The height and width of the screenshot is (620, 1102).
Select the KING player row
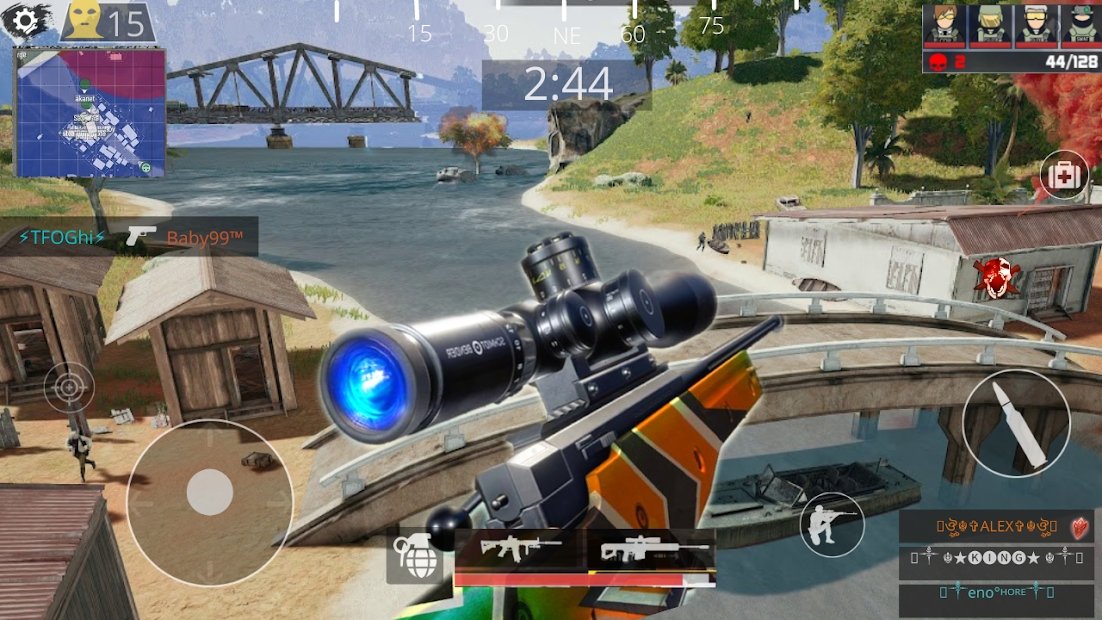[x=994, y=563]
